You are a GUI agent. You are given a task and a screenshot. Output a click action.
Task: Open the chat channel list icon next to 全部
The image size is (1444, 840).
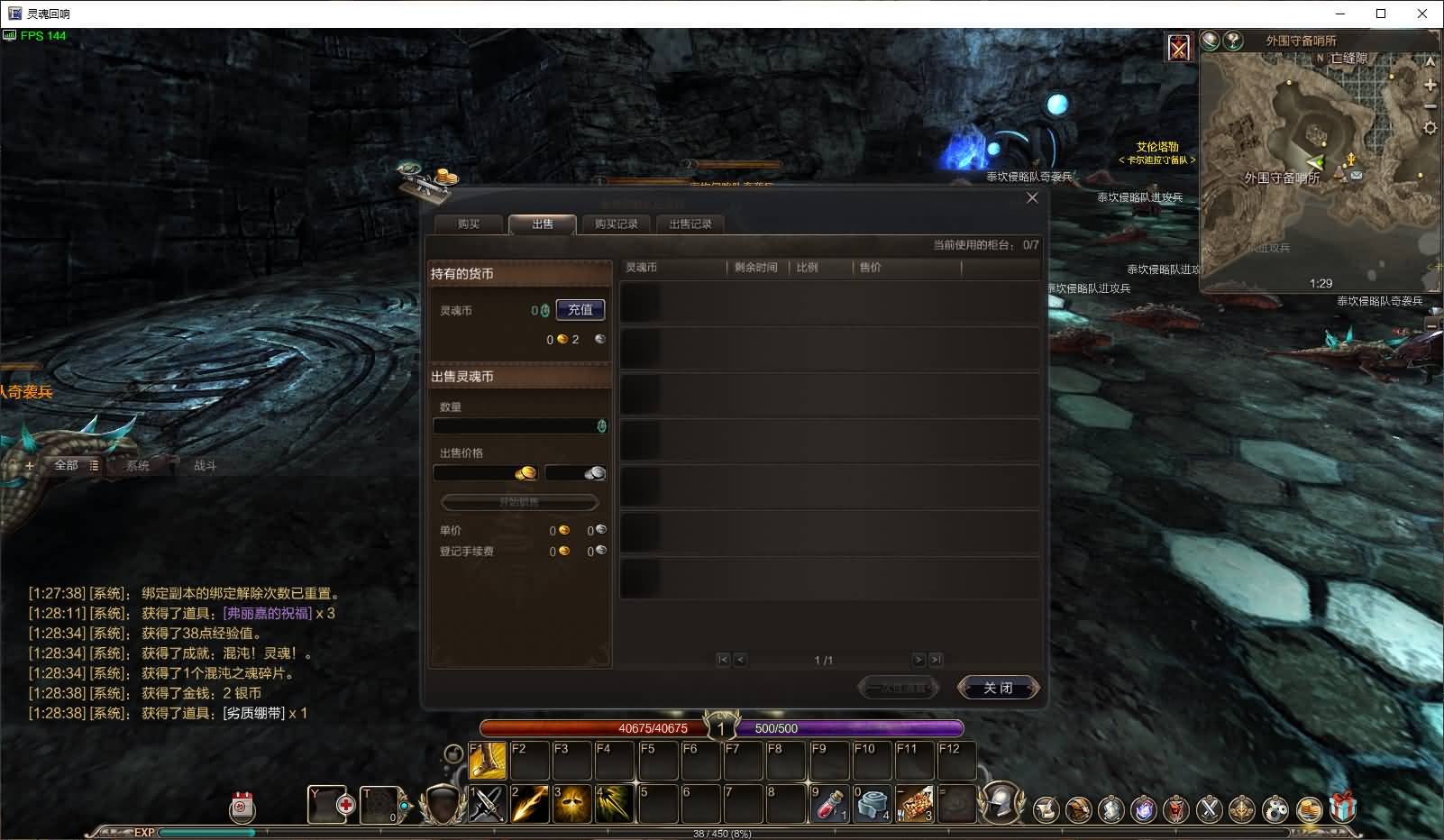95,467
